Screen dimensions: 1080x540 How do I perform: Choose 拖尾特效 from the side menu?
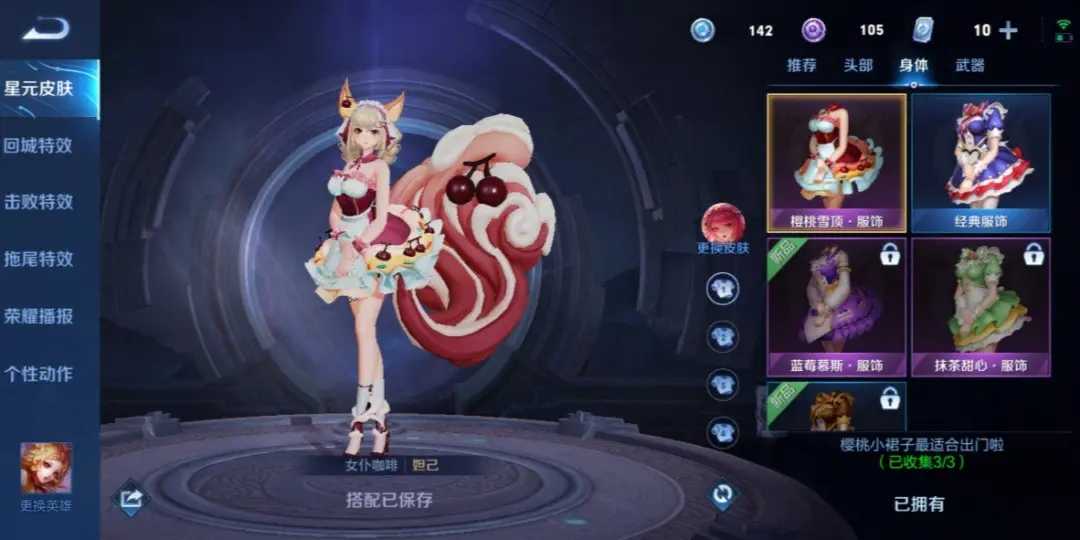pos(40,259)
